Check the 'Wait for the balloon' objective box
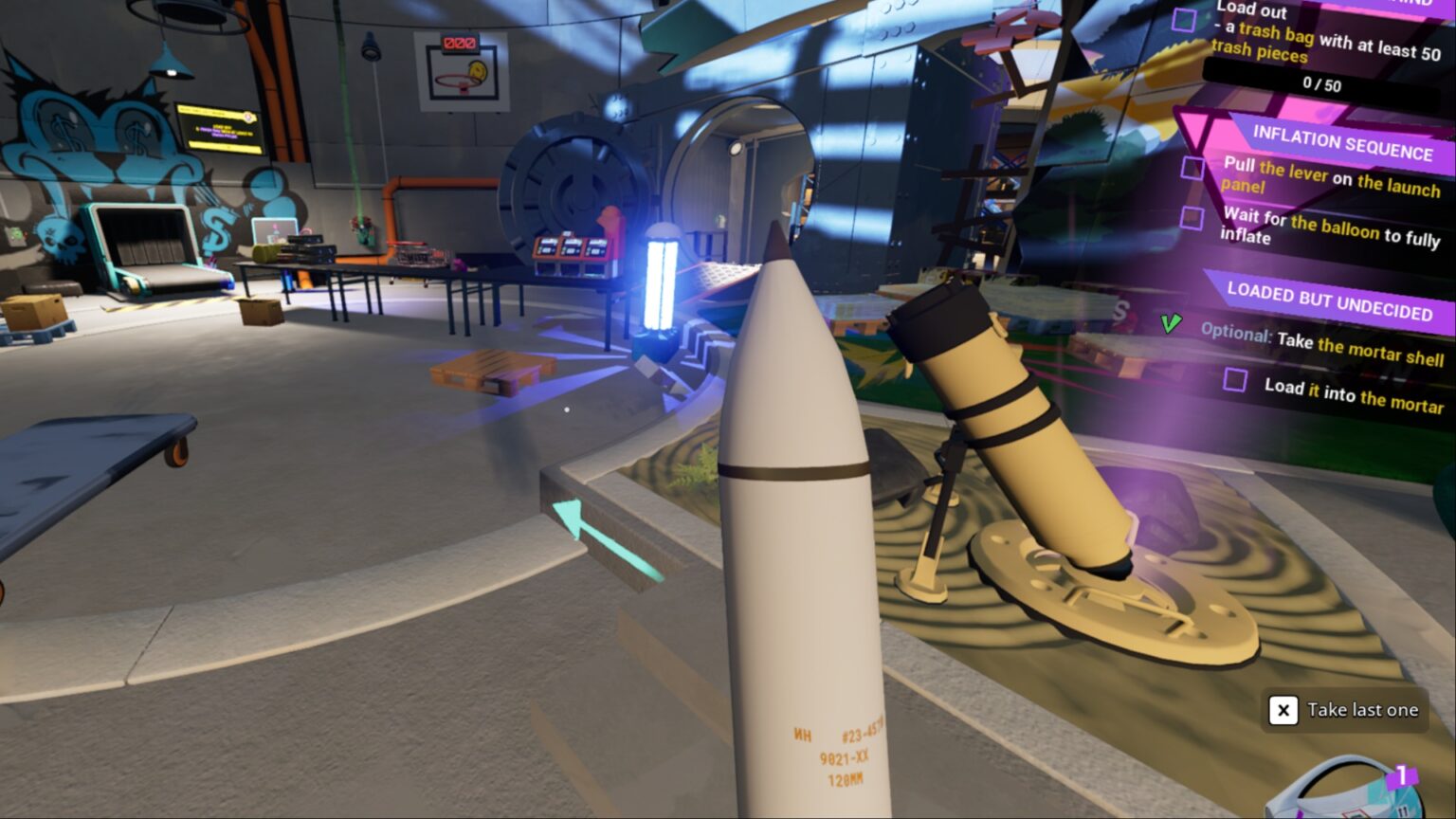Image resolution: width=1456 pixels, height=819 pixels. 1192,219
